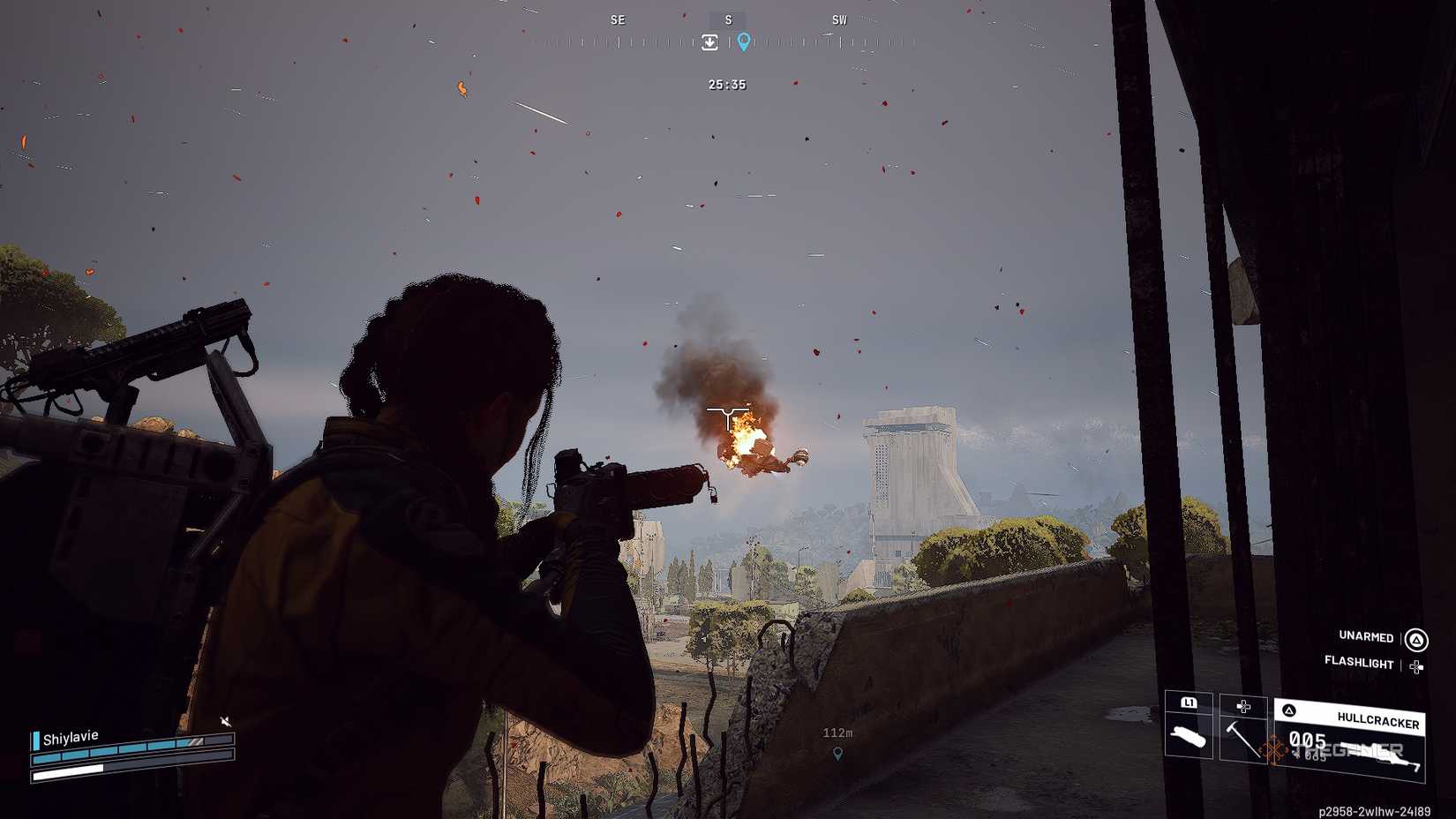Click the HULLCRACKER weapon name label
1456x819 pixels.
pyautogui.click(x=1378, y=720)
